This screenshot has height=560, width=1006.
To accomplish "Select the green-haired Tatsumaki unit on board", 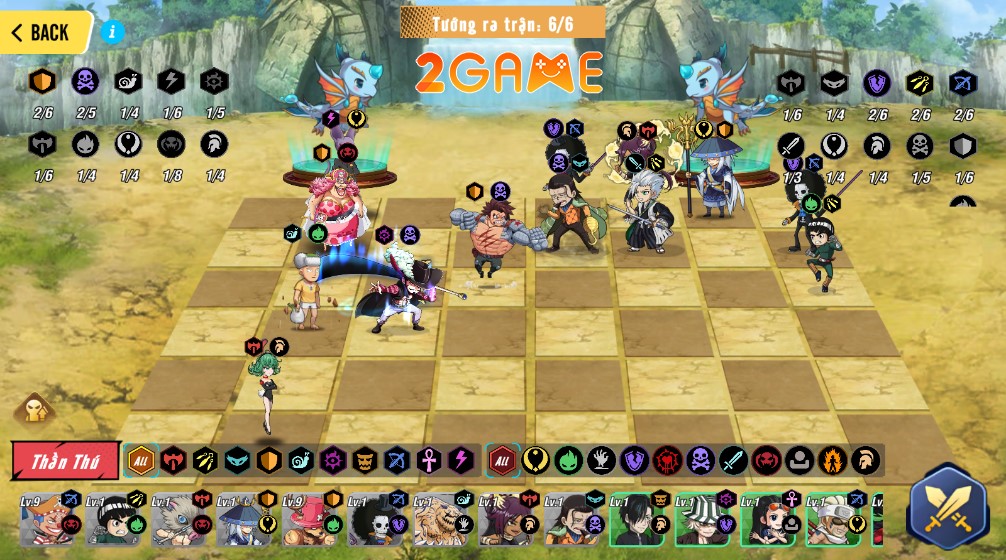I will coord(267,390).
